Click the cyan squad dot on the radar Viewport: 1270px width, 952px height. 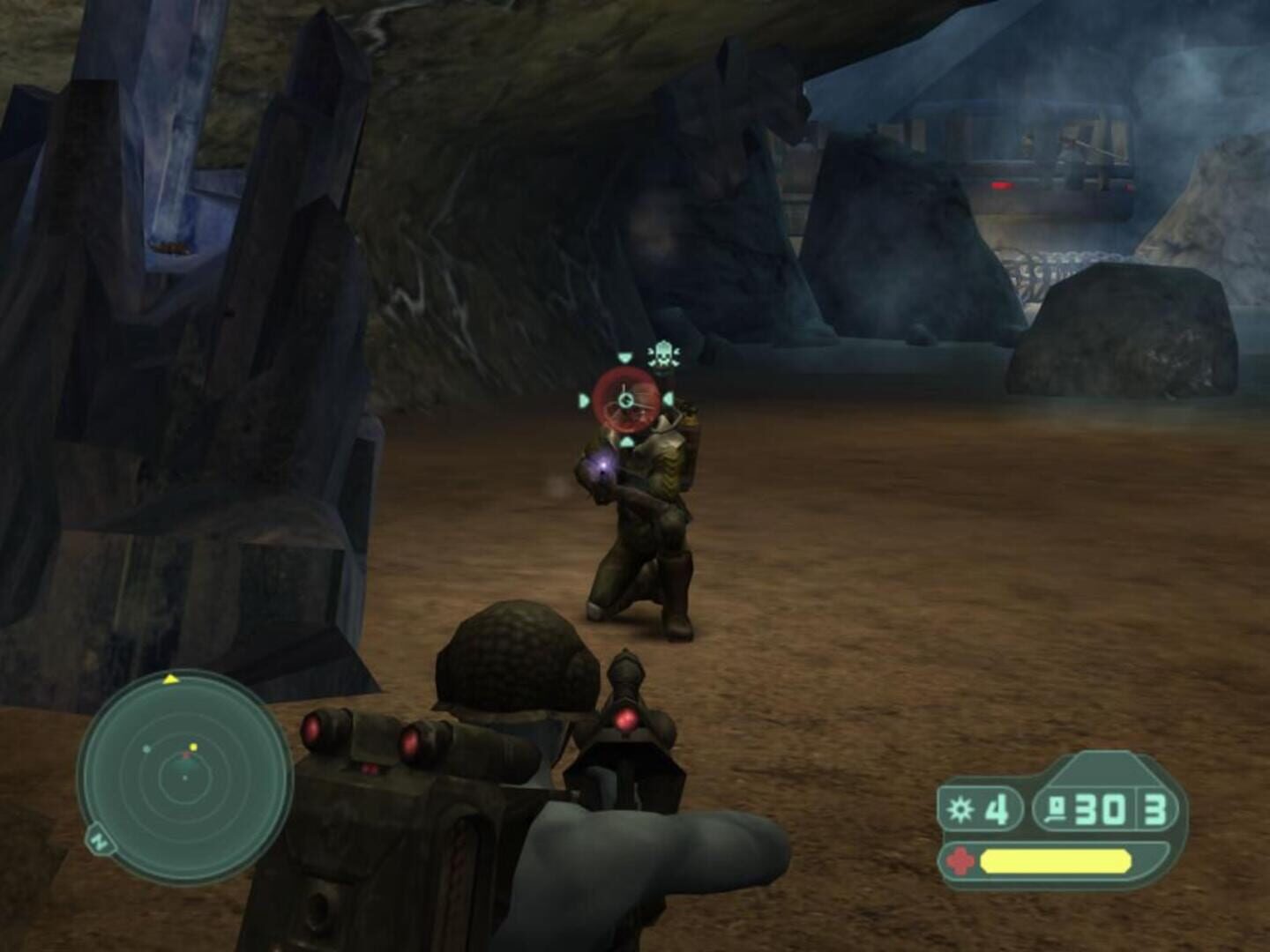coord(146,750)
